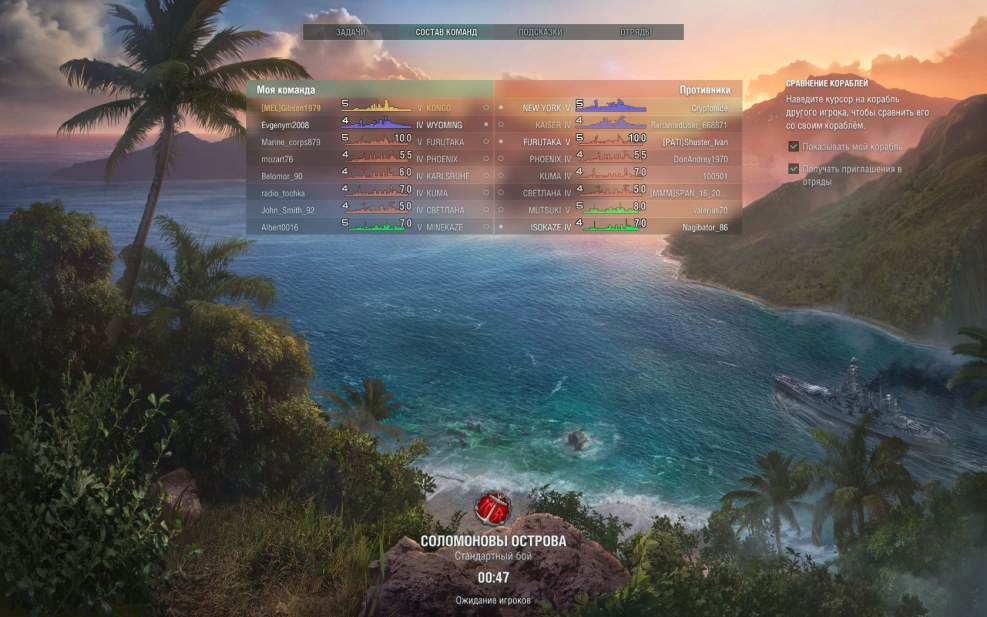Pick radio_tochka from my team
This screenshot has width=987, height=617.
282,193
